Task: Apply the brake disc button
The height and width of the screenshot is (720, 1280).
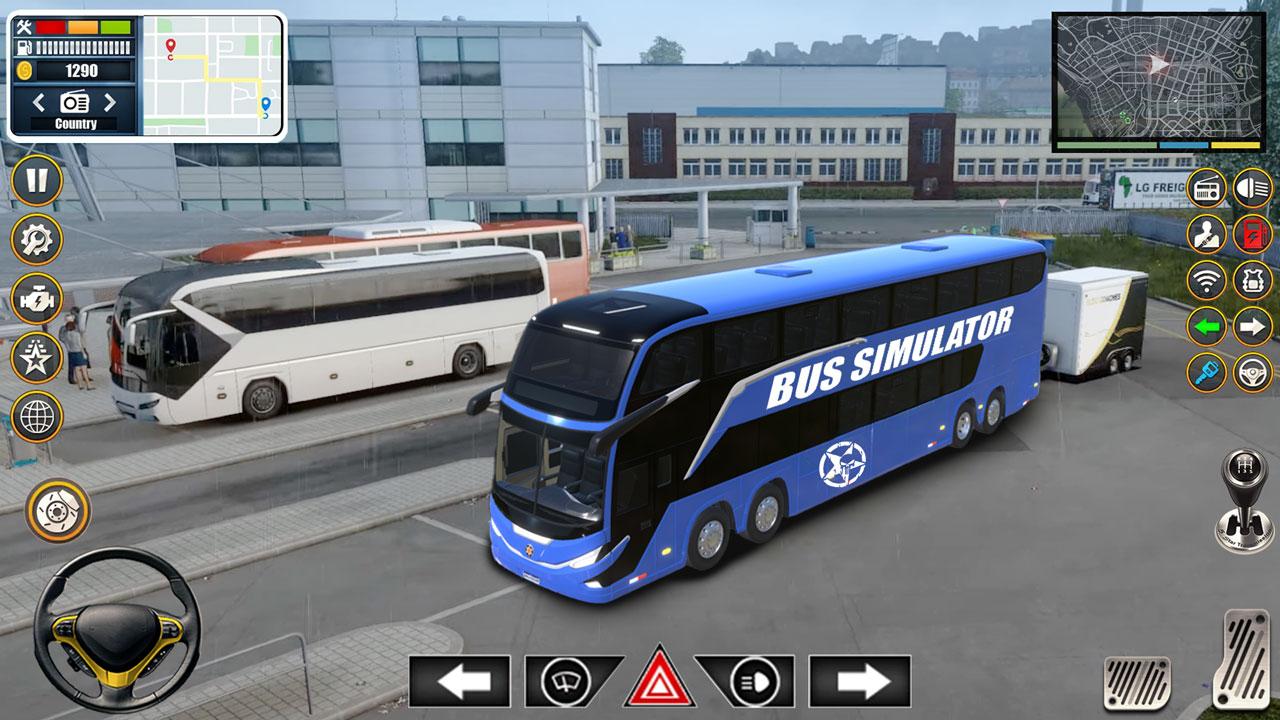Action: point(57,510)
